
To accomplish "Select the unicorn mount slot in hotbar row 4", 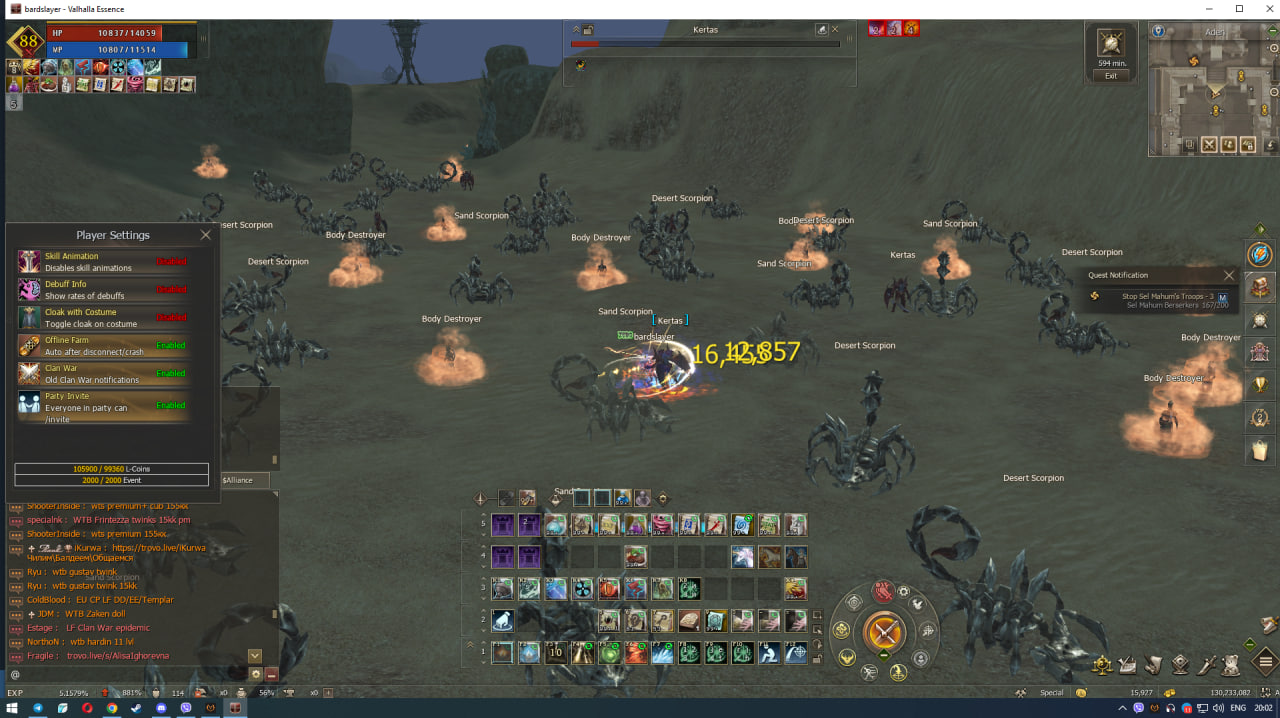I will pyautogui.click(x=741, y=557).
